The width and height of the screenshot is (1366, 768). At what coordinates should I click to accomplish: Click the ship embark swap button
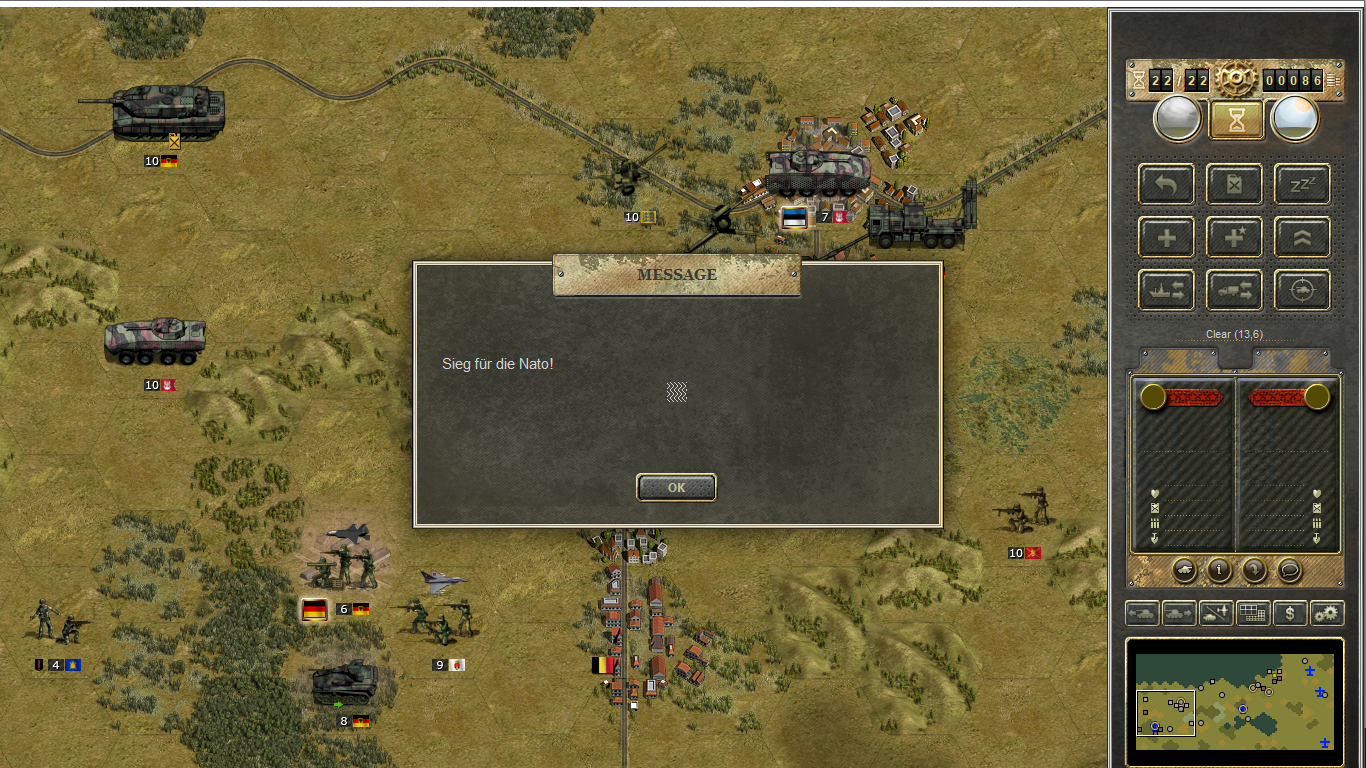(x=1166, y=290)
